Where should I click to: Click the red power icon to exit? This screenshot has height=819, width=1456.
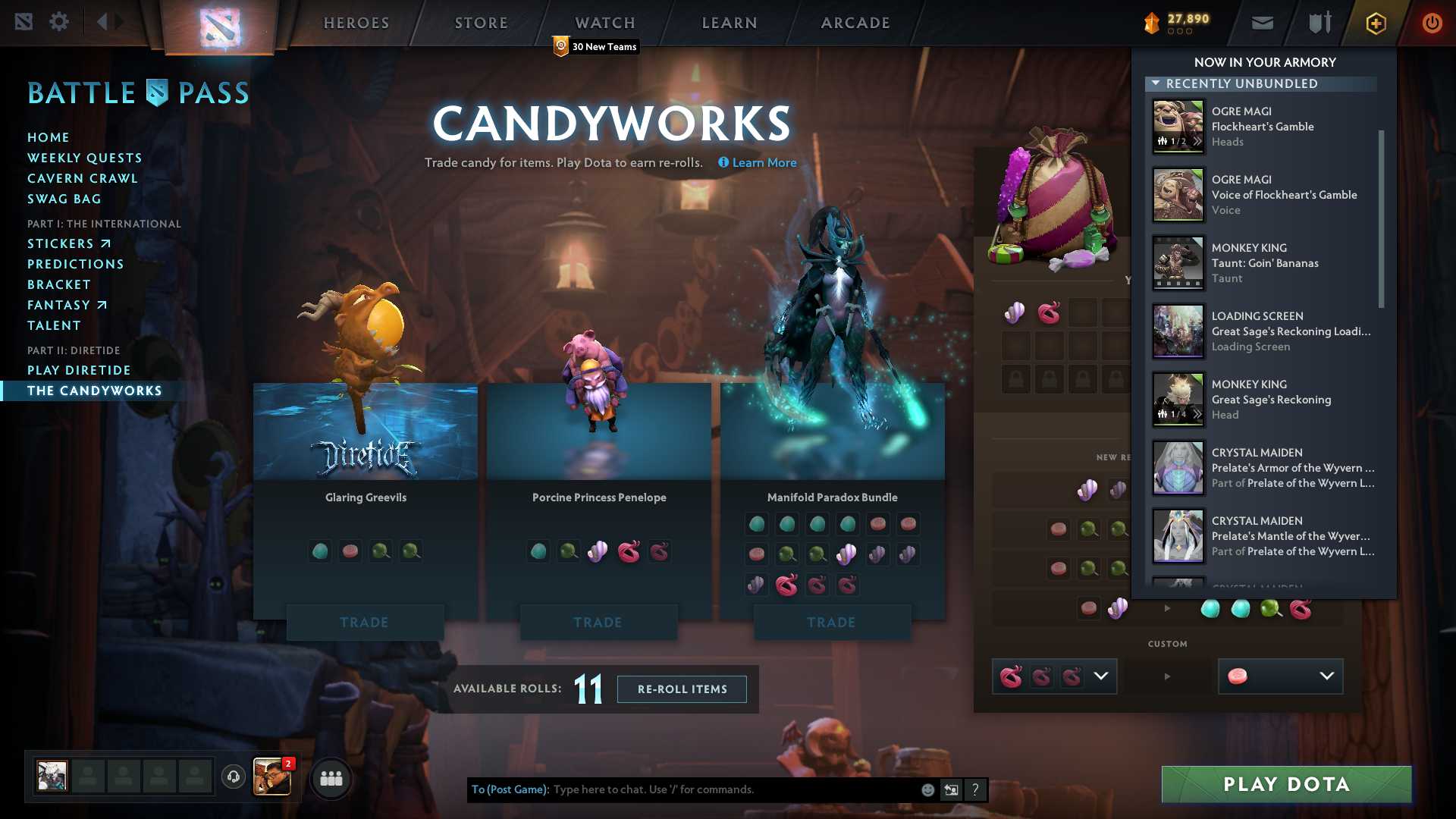click(1432, 24)
